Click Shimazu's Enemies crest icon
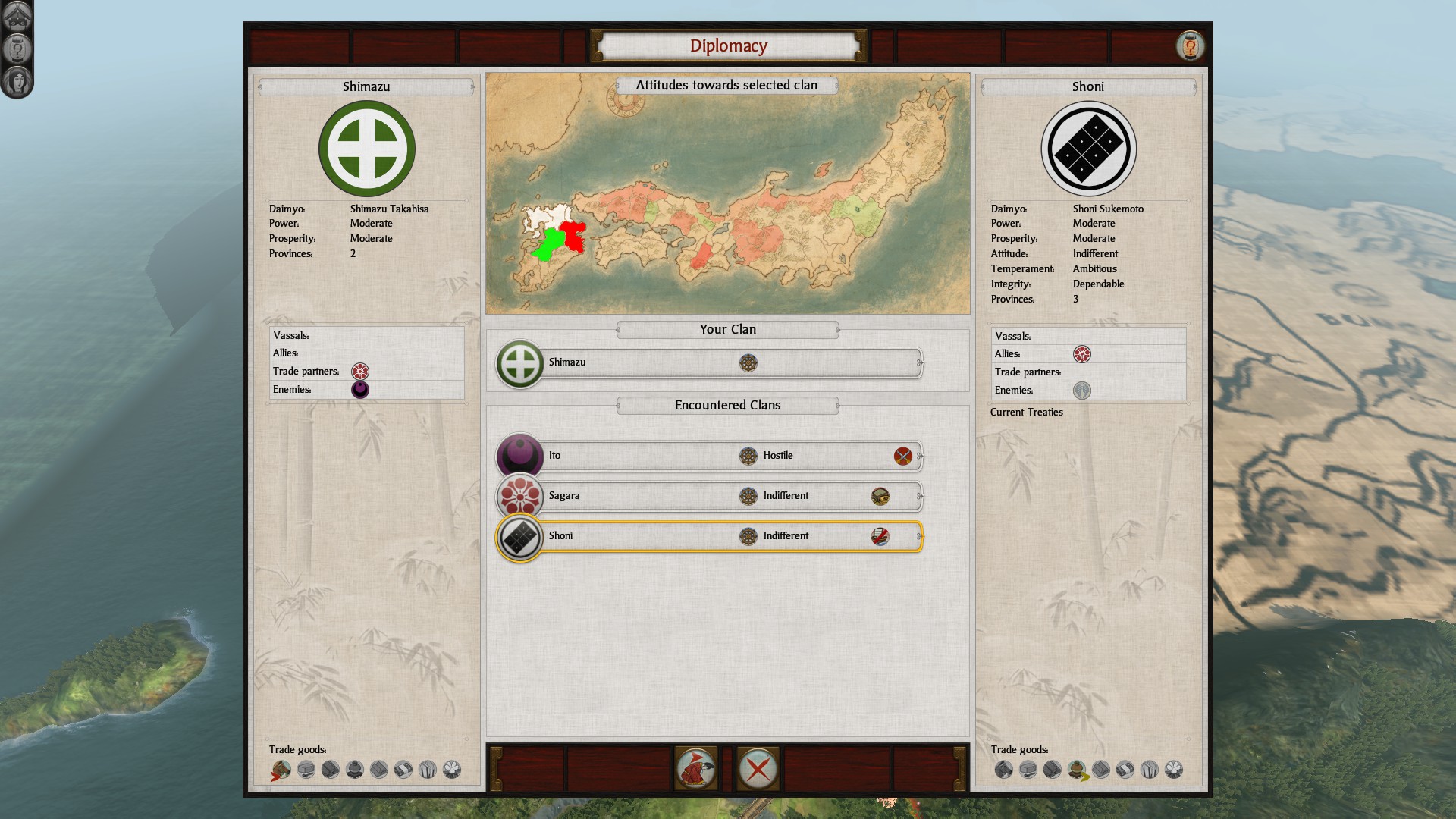The image size is (1456, 819). pyautogui.click(x=359, y=389)
